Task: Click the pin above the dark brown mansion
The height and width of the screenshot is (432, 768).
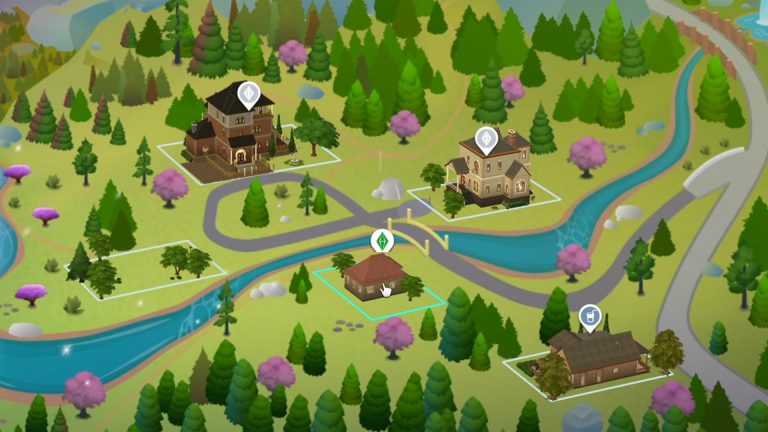Action: pos(247,95)
